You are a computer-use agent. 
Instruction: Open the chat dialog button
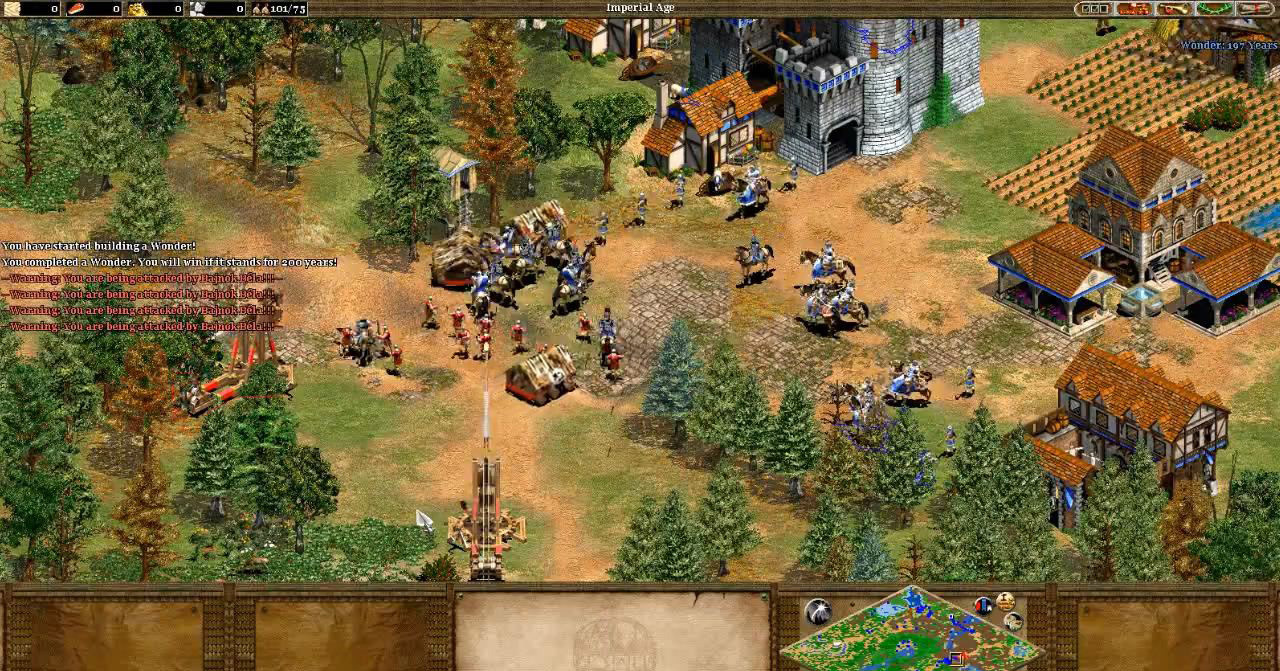1133,9
